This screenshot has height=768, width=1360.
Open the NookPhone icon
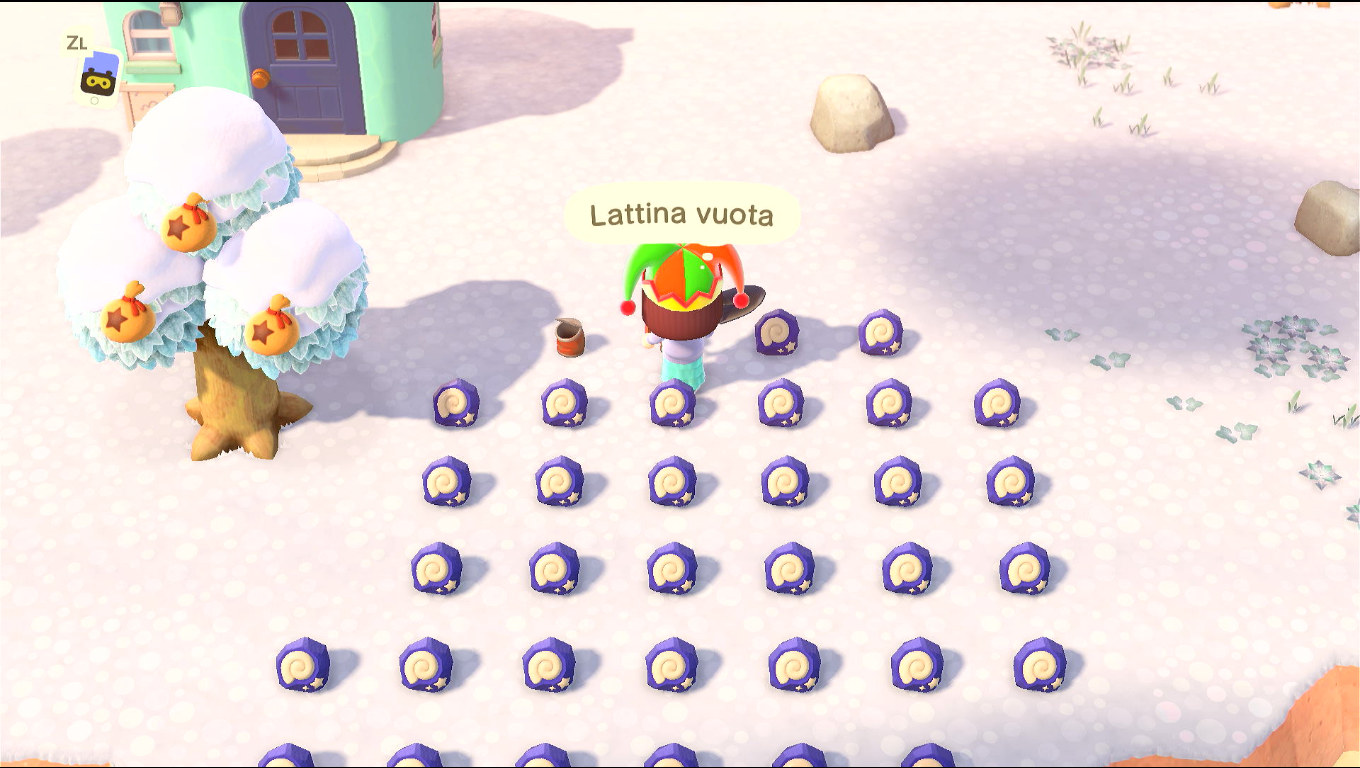coord(99,77)
